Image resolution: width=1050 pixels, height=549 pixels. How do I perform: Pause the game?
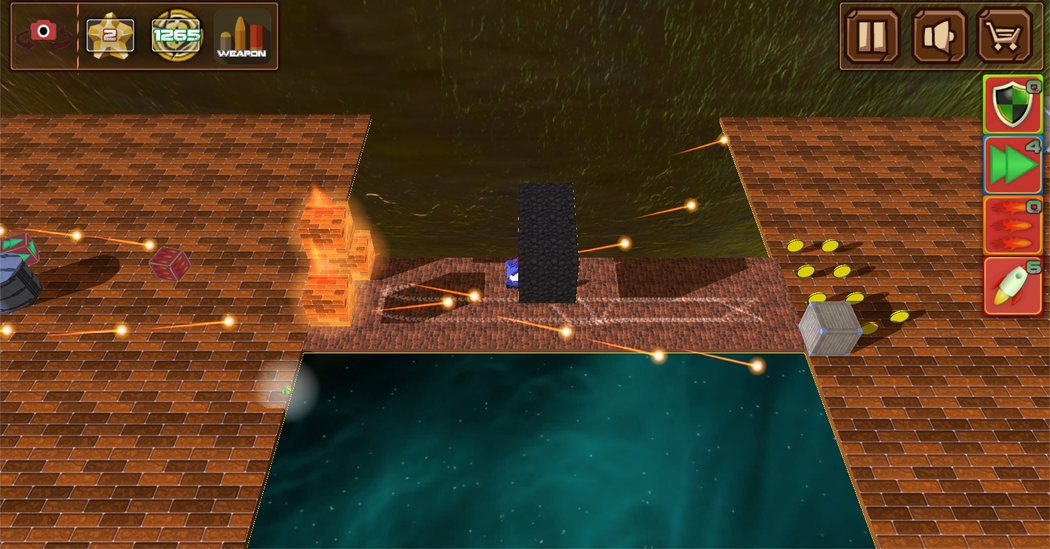click(x=872, y=36)
